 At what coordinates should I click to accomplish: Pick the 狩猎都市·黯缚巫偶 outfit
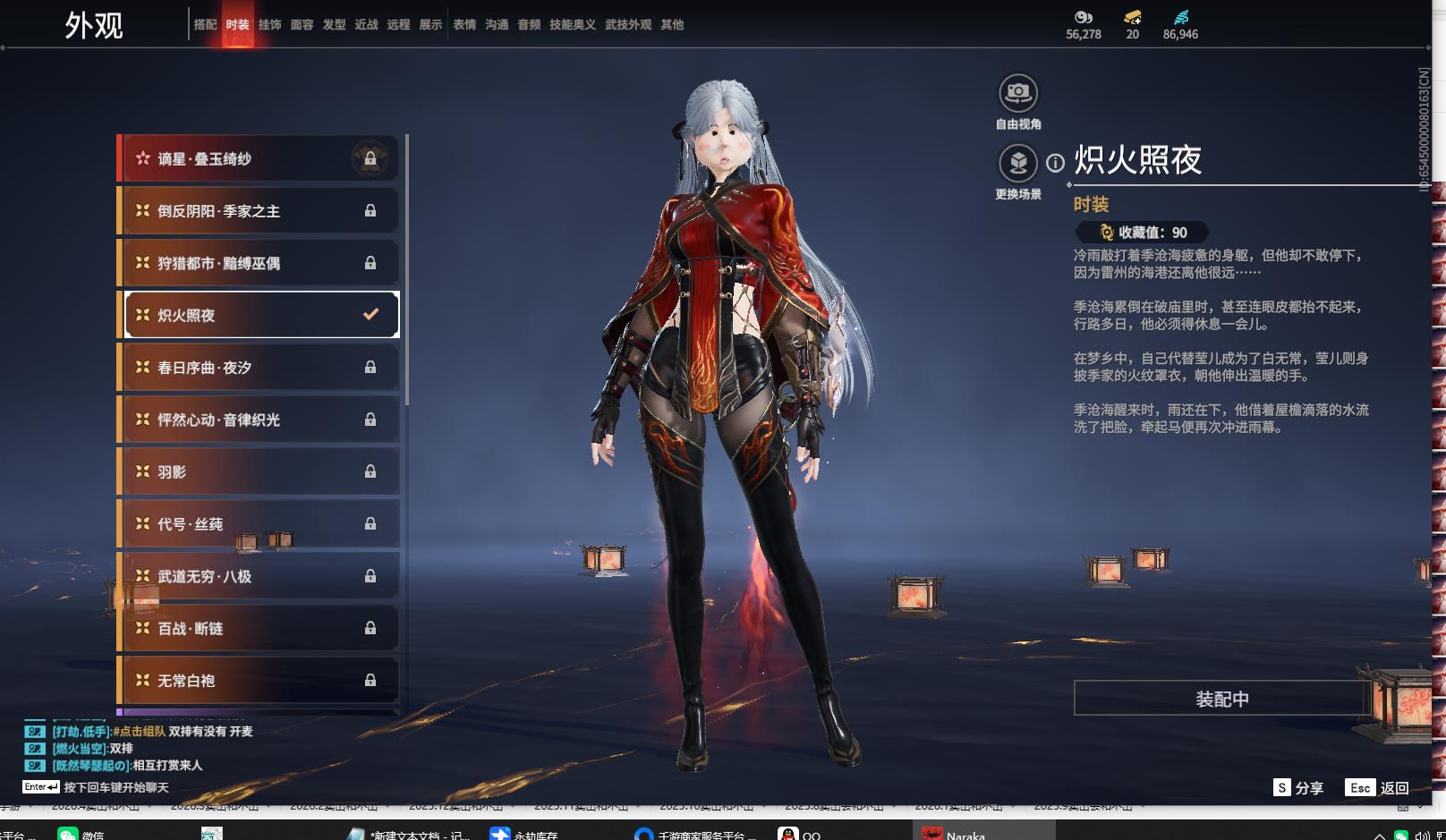pyautogui.click(x=259, y=263)
